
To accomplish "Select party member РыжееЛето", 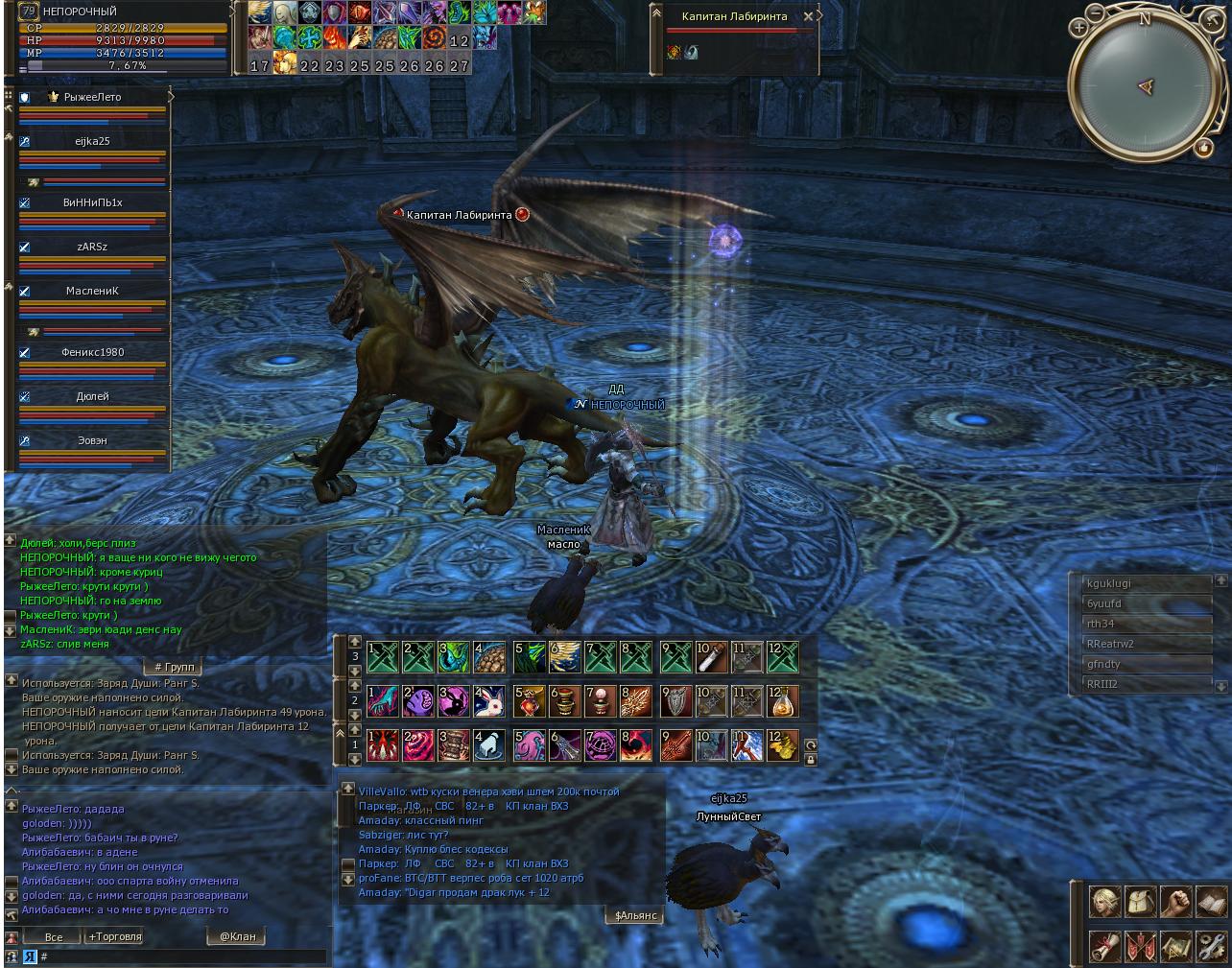I will pyautogui.click(x=92, y=97).
